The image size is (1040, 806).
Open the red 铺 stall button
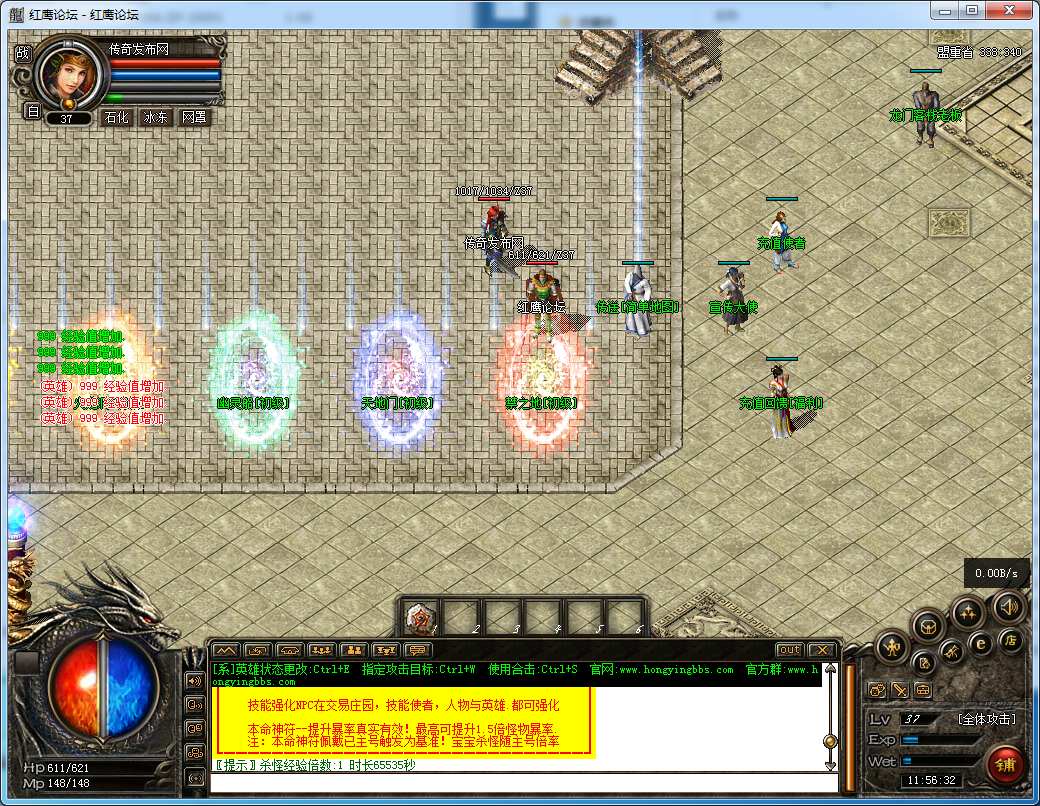click(x=1005, y=764)
